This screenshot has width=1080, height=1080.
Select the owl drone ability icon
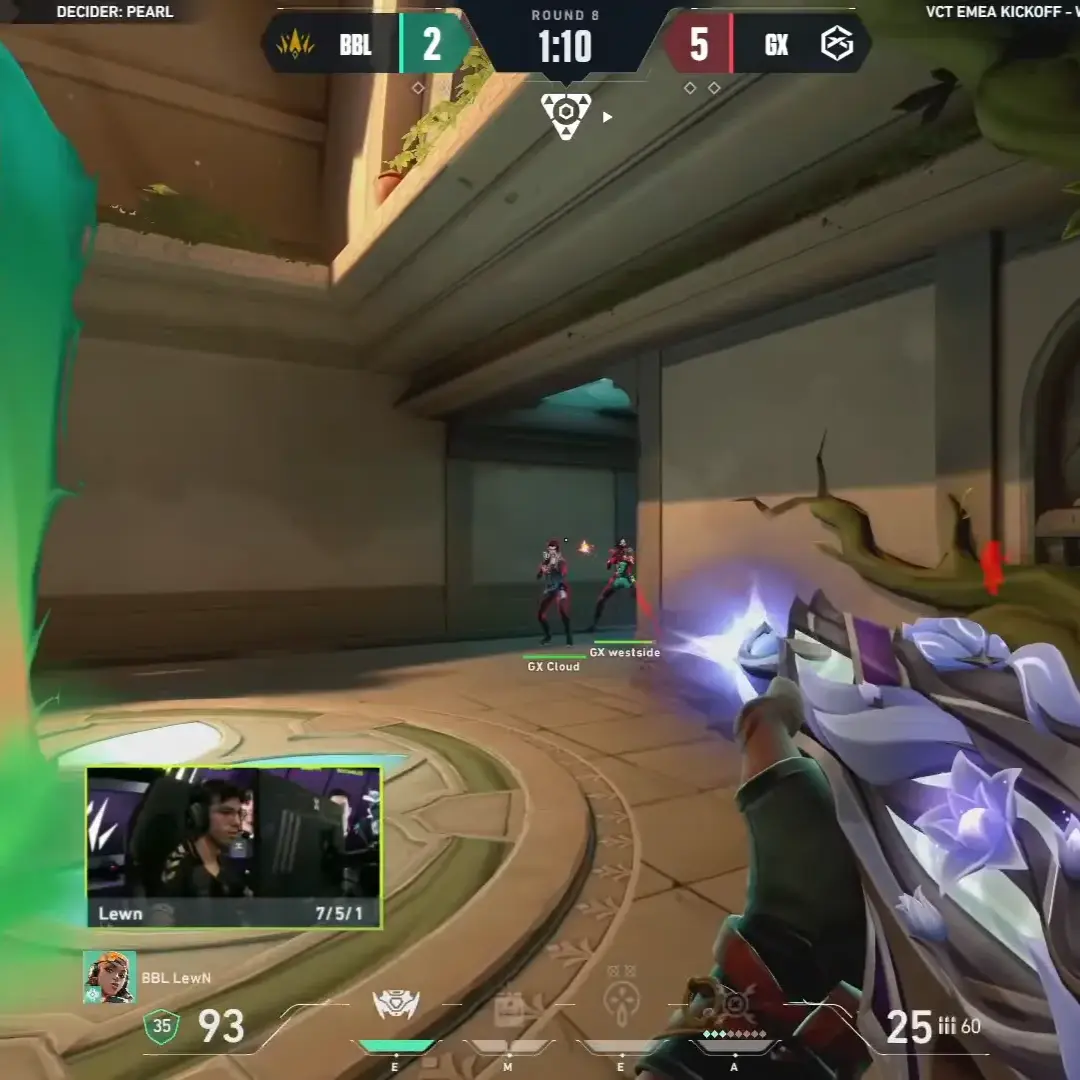(396, 1004)
